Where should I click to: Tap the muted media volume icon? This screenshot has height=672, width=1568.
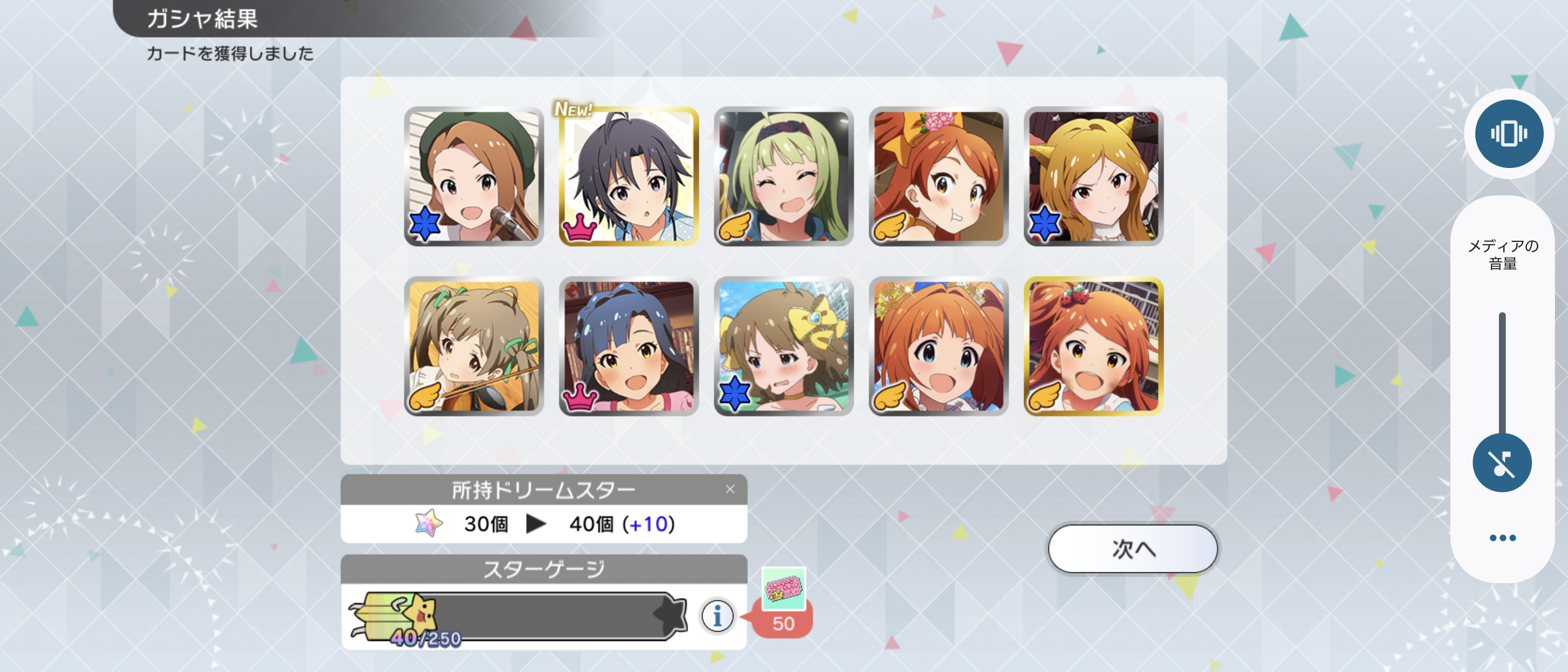(1502, 463)
